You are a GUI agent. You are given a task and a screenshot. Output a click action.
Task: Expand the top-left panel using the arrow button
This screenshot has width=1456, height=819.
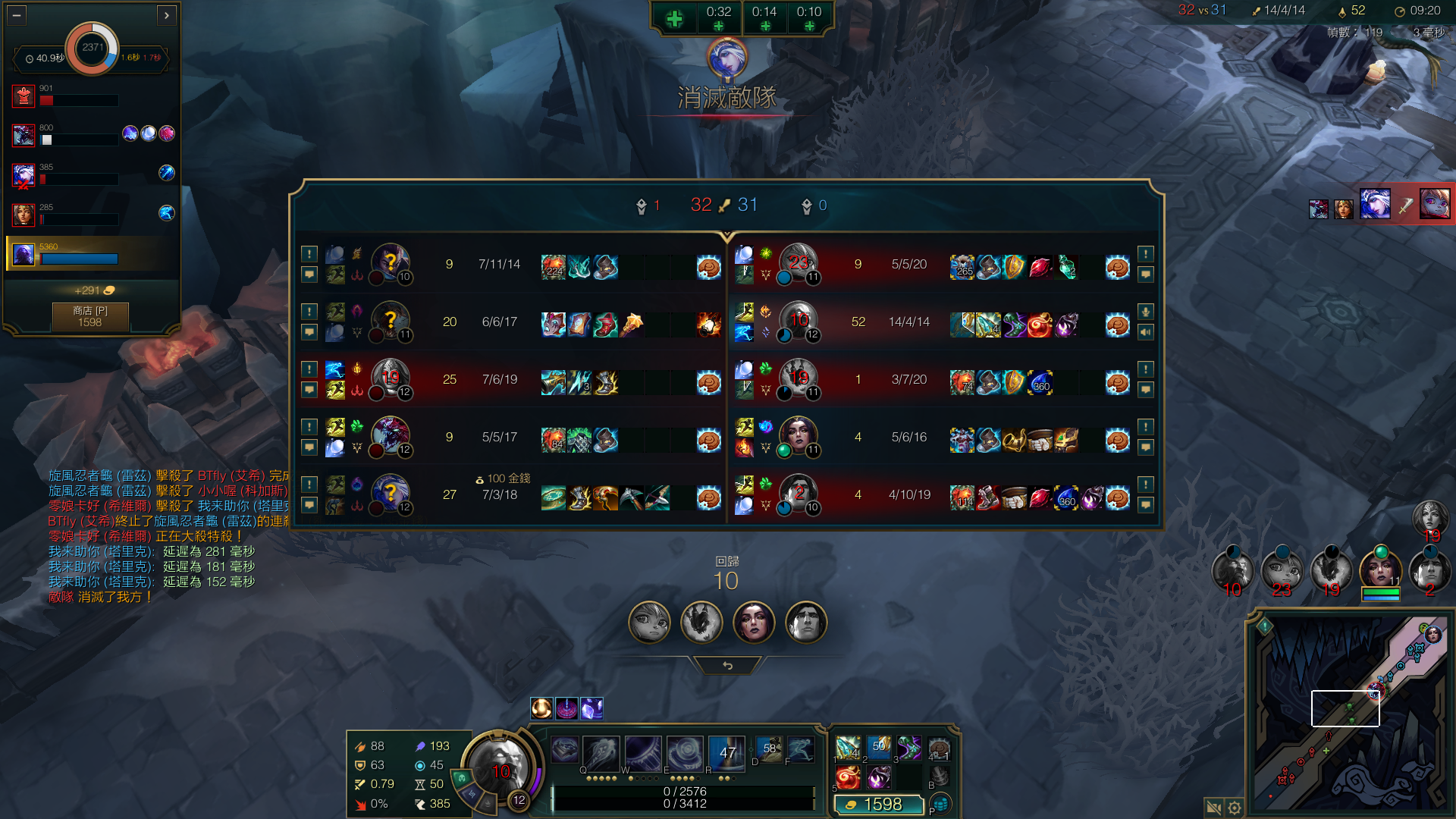click(167, 14)
